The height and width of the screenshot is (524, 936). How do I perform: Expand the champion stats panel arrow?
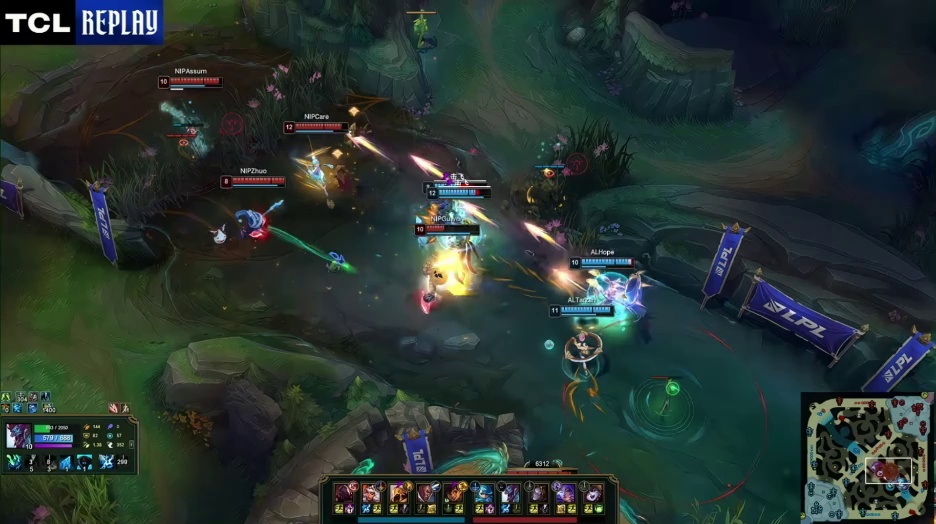(x=131, y=444)
